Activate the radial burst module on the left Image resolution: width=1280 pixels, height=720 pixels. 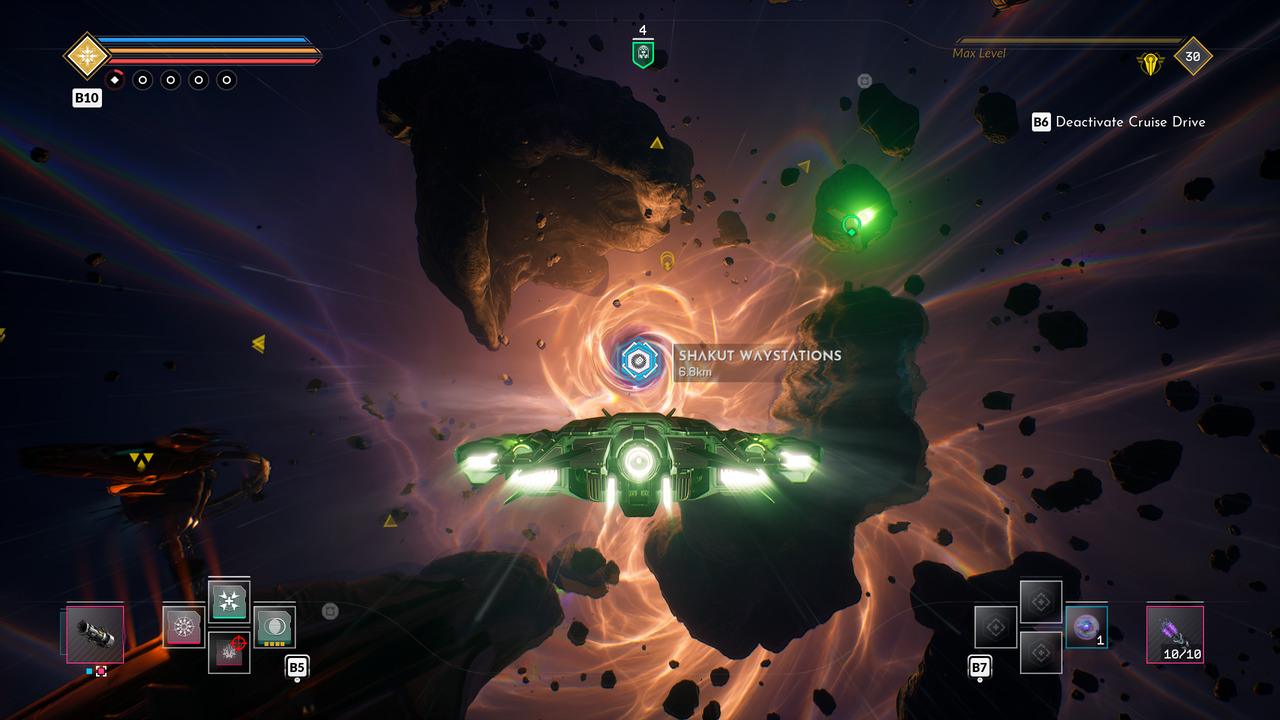click(x=183, y=627)
